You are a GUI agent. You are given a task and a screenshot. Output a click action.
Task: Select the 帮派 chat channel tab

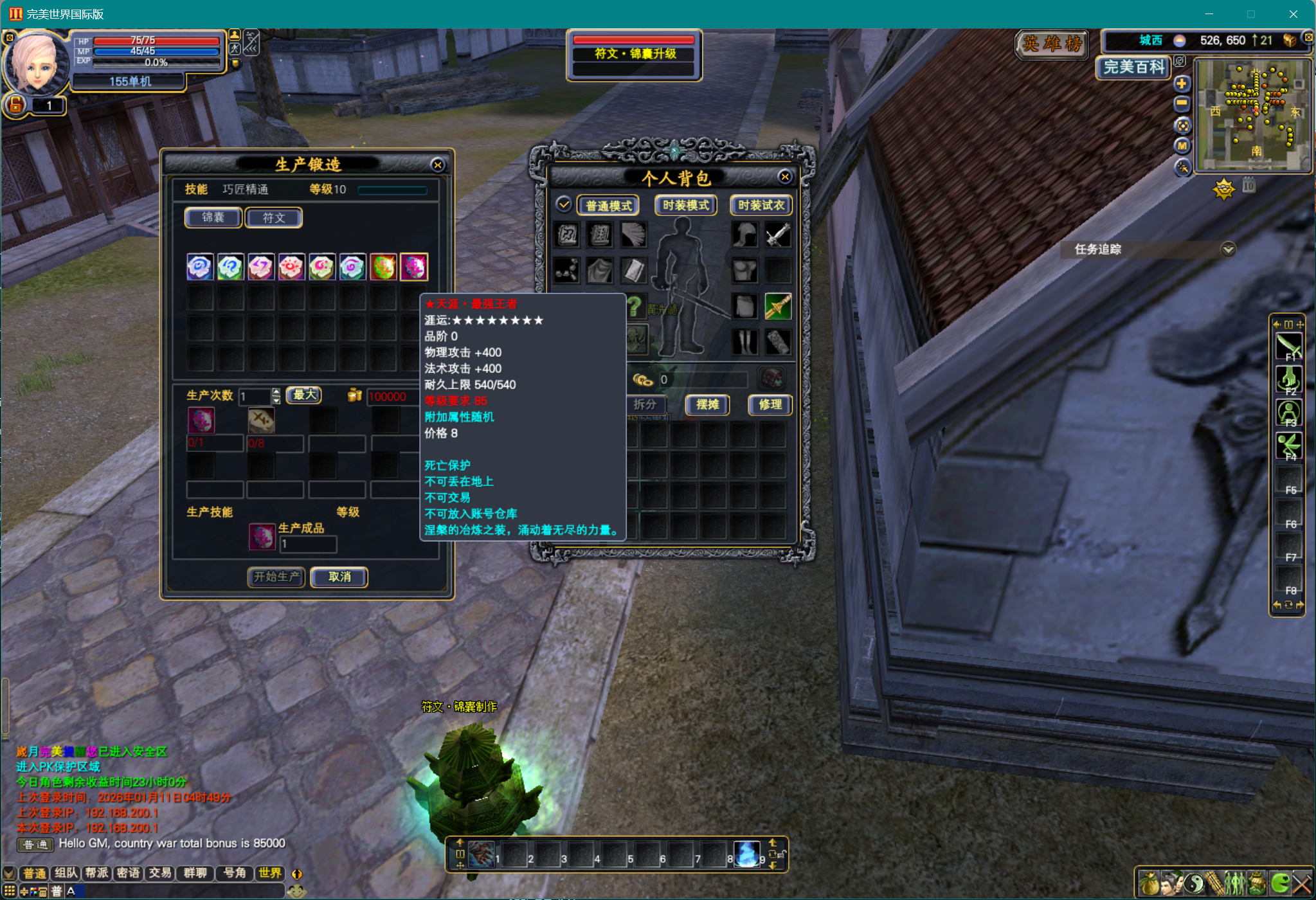97,873
